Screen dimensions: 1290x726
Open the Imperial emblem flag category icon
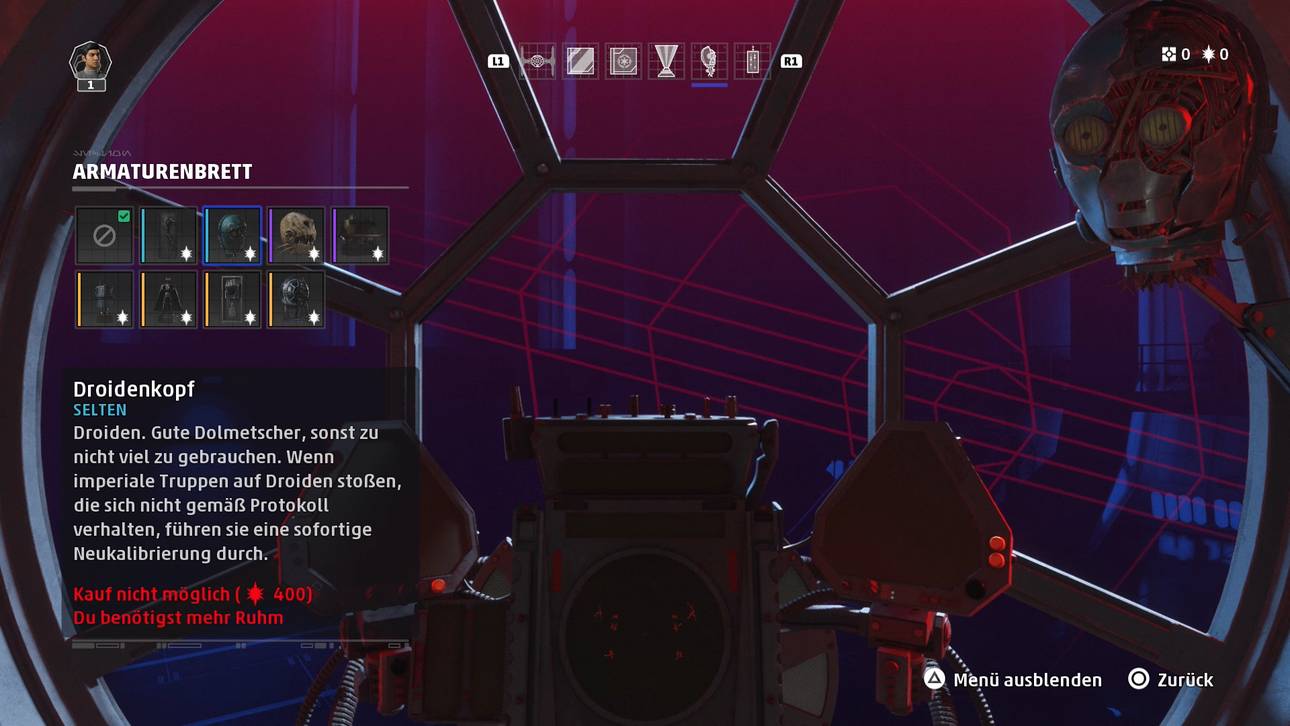pyautogui.click(x=622, y=60)
